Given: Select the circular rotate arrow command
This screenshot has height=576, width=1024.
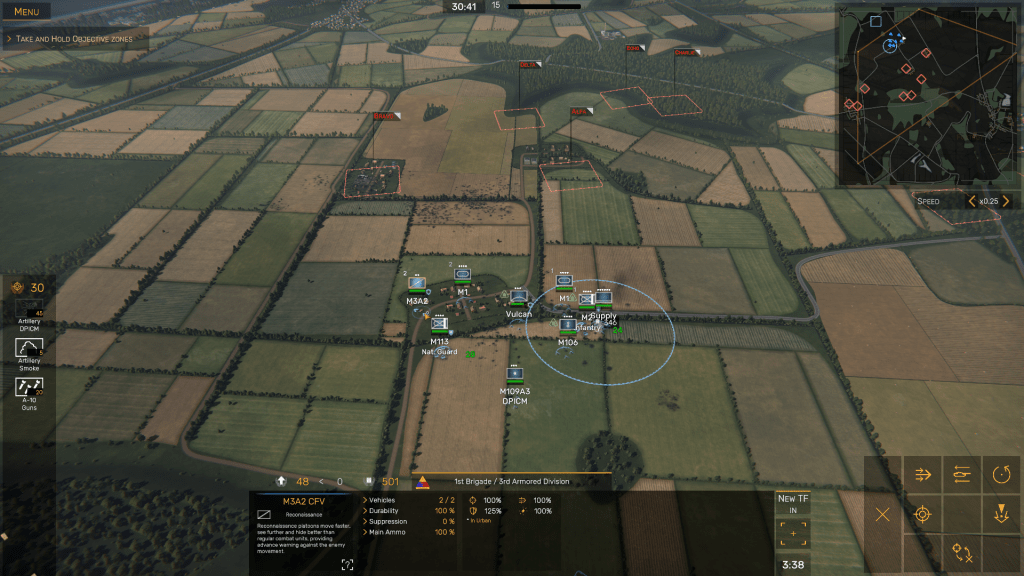Looking at the screenshot, I should (1001, 474).
